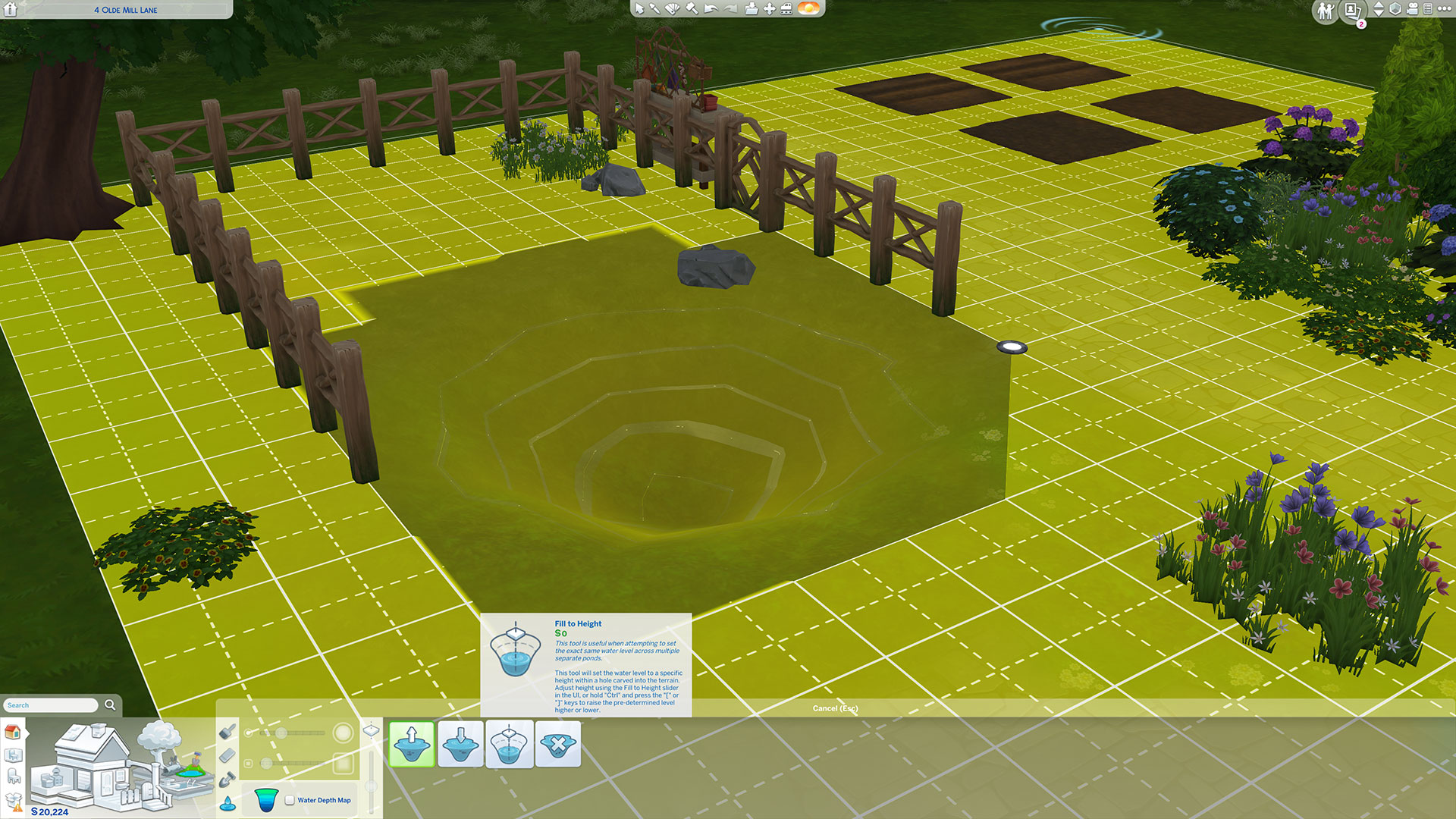Viewport: 1456px width, 819px height.
Task: Select the Lower Water Level tool
Action: tap(460, 744)
